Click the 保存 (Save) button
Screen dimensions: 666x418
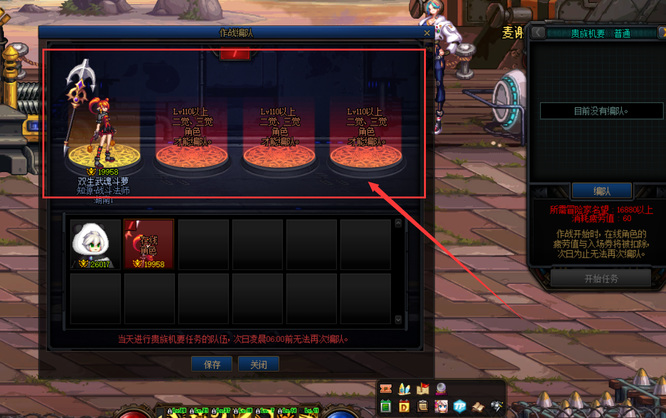(212, 365)
